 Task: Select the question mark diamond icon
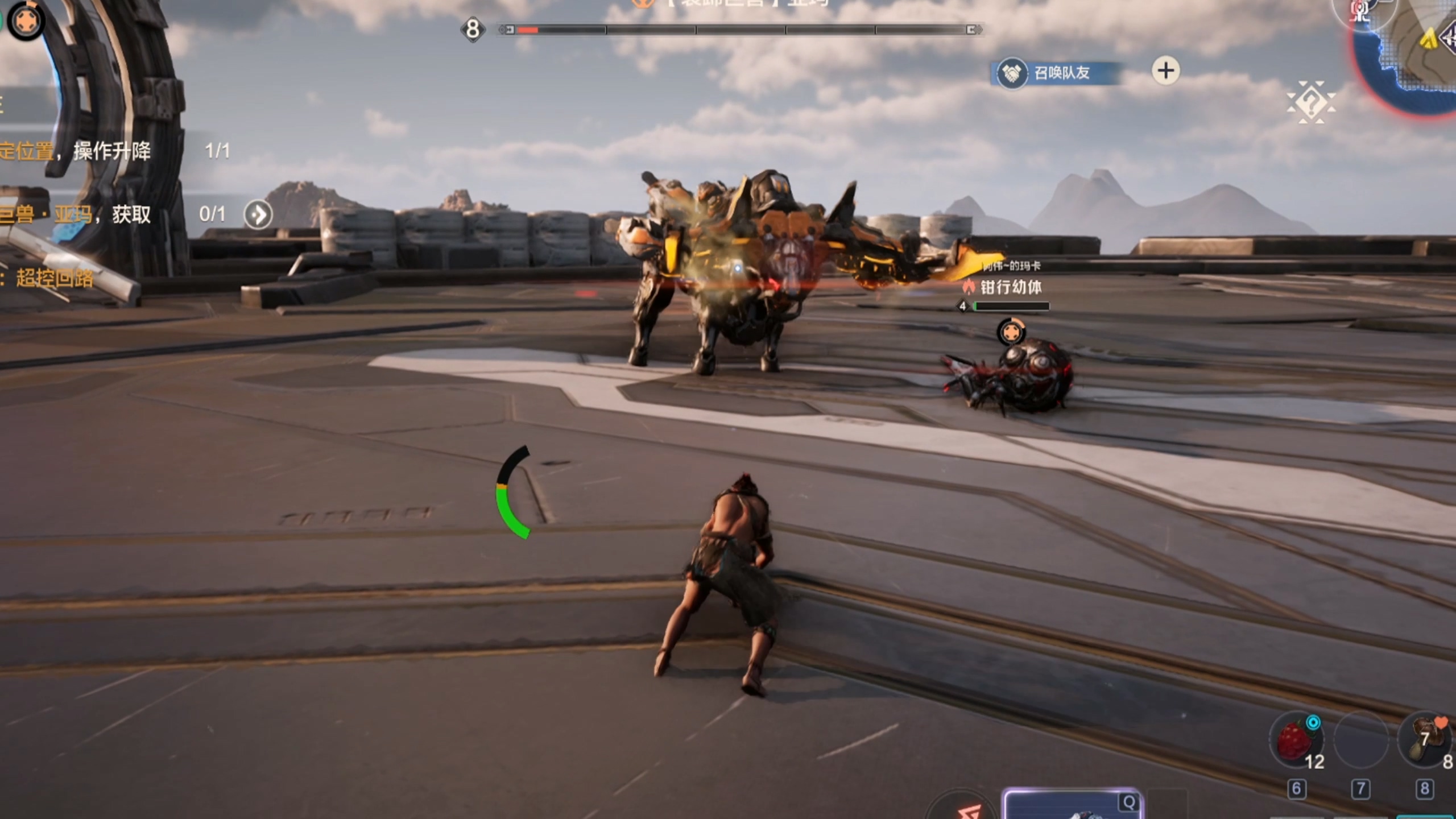pyautogui.click(x=1311, y=103)
